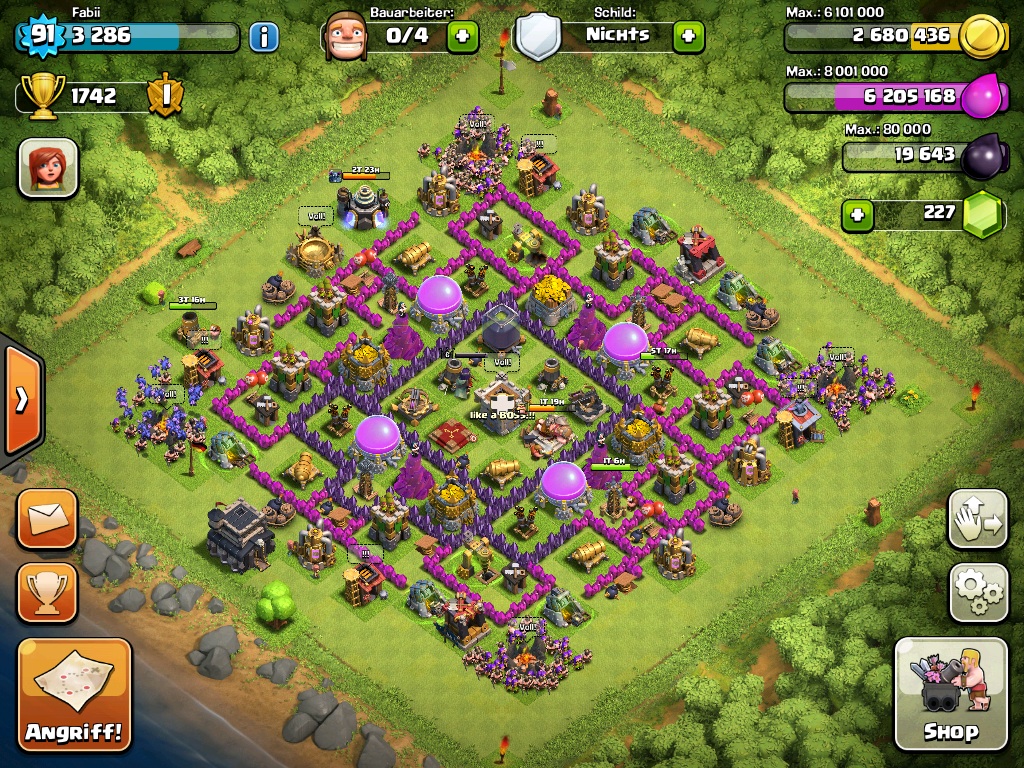
Task: Click the blue info button
Action: coord(264,37)
